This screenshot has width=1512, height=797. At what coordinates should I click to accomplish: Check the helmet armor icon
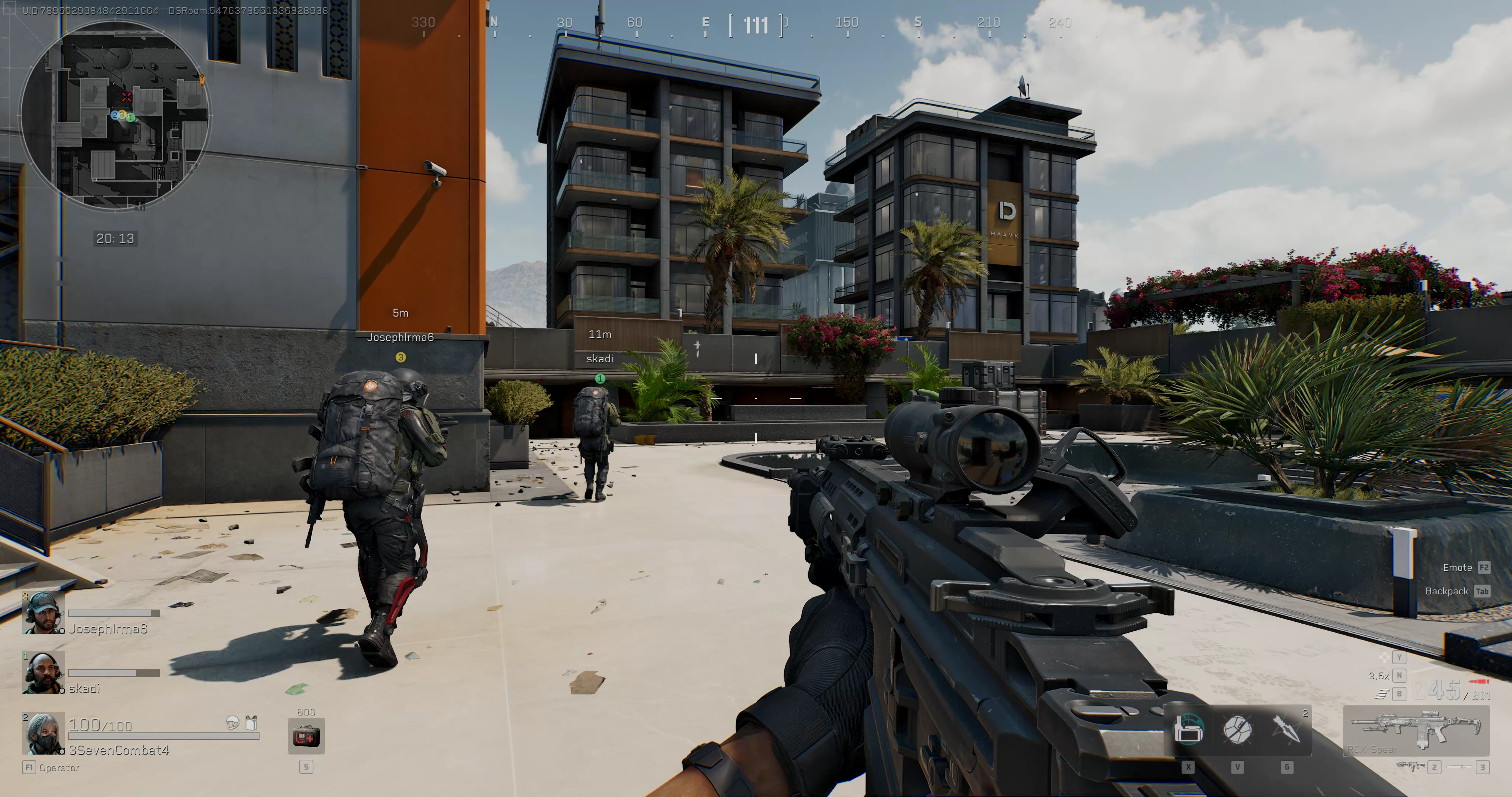[233, 722]
